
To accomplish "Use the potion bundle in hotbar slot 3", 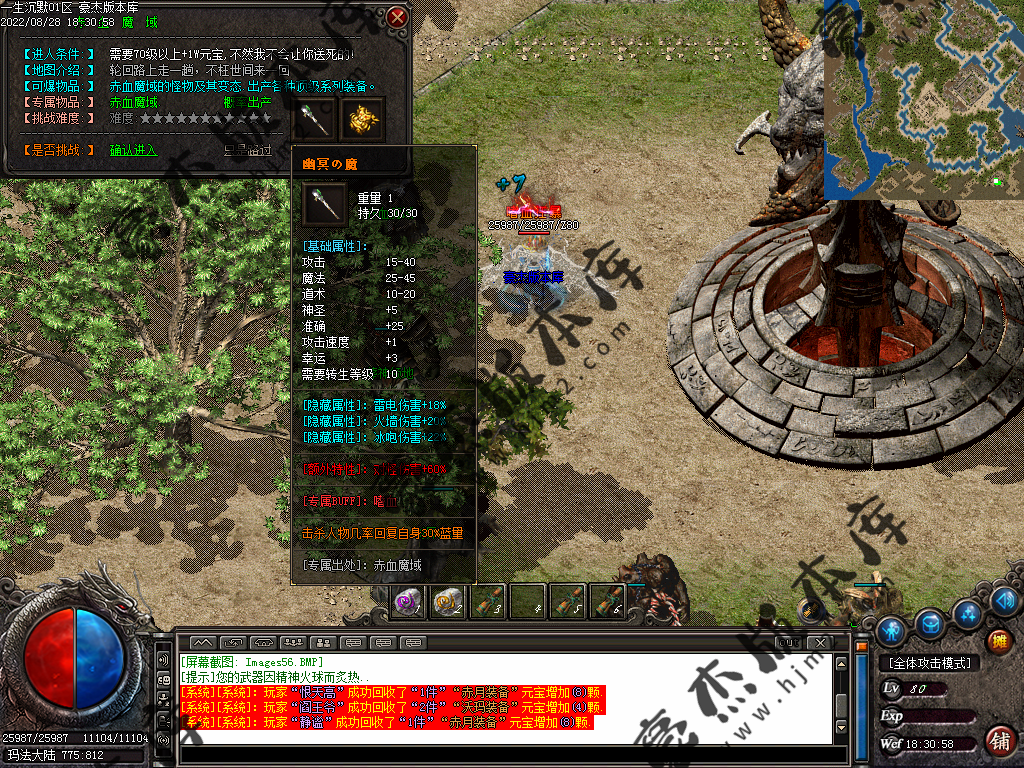I will (x=487, y=601).
